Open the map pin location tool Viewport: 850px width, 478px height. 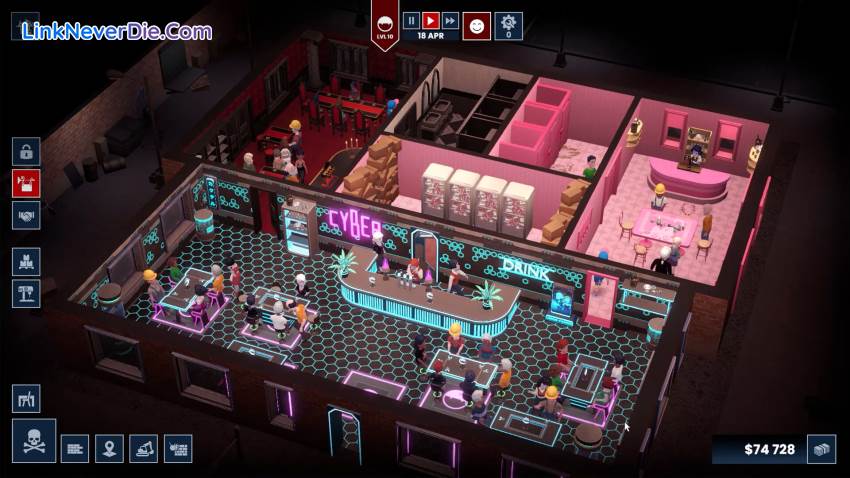(109, 448)
